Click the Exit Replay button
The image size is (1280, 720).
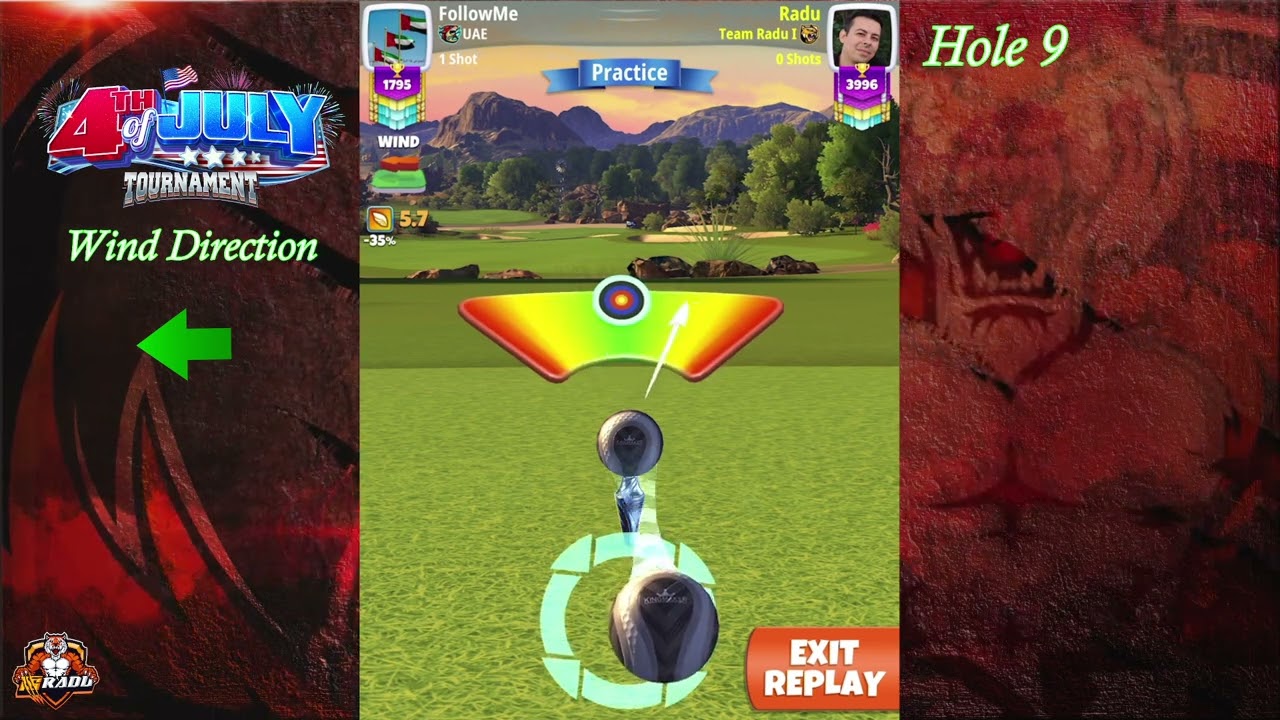click(823, 668)
